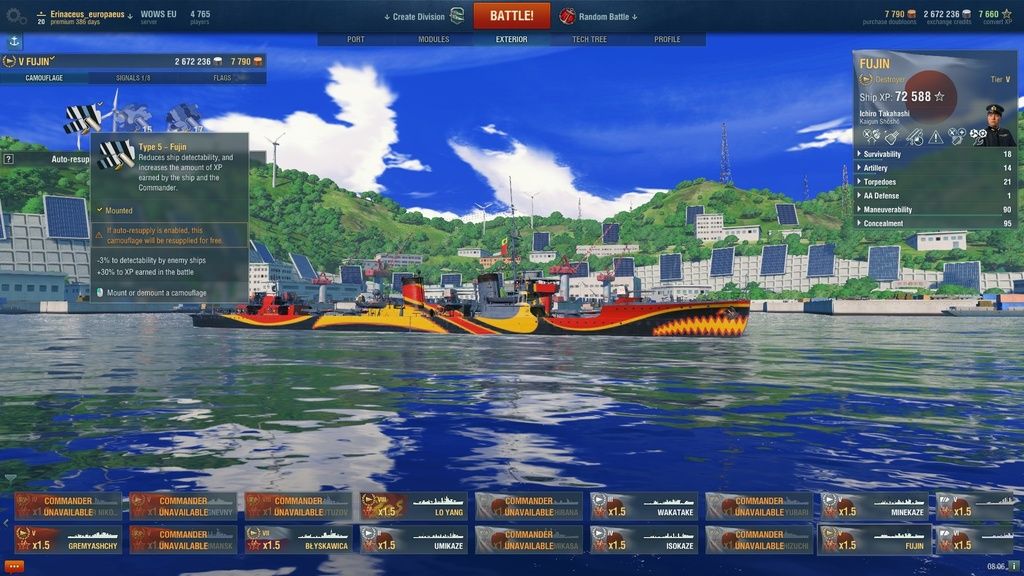Image resolution: width=1024 pixels, height=576 pixels.
Task: Go to the Tech Tree tab
Action: pyautogui.click(x=589, y=39)
